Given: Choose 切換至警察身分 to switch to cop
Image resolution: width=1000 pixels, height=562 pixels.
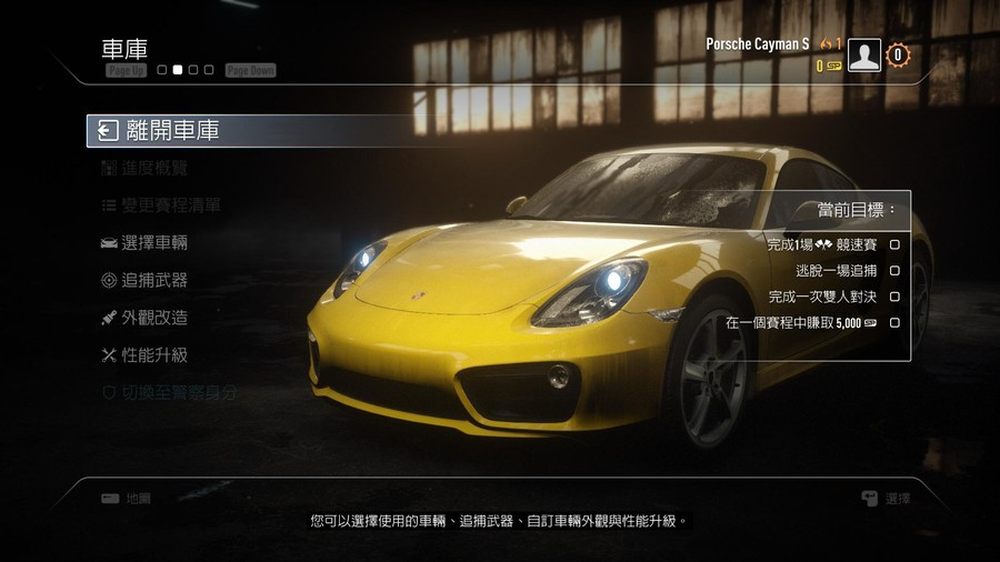Looking at the screenshot, I should point(180,393).
